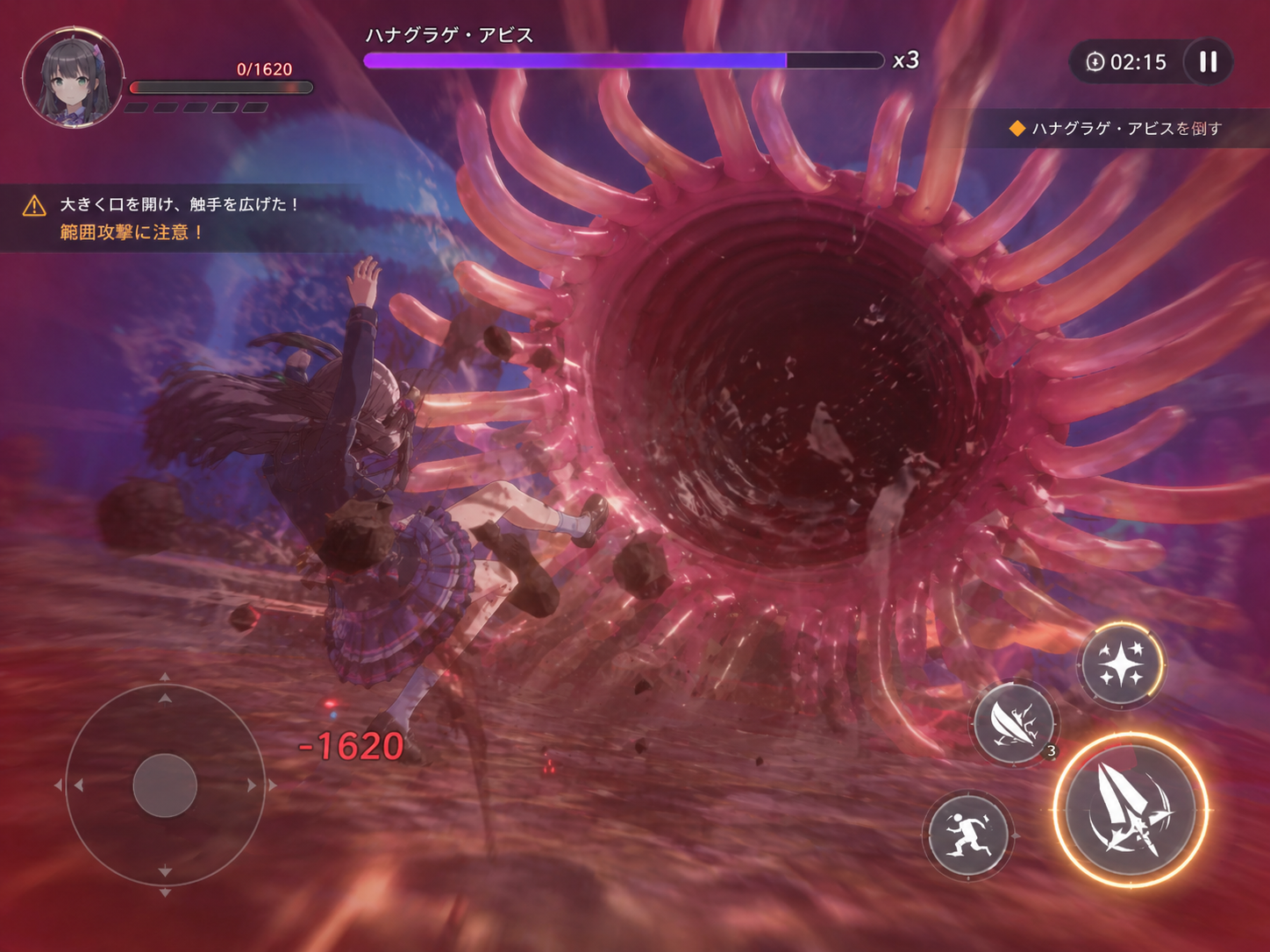This screenshot has height=952, width=1270.
Task: Pause the battle
Action: click(x=1208, y=62)
